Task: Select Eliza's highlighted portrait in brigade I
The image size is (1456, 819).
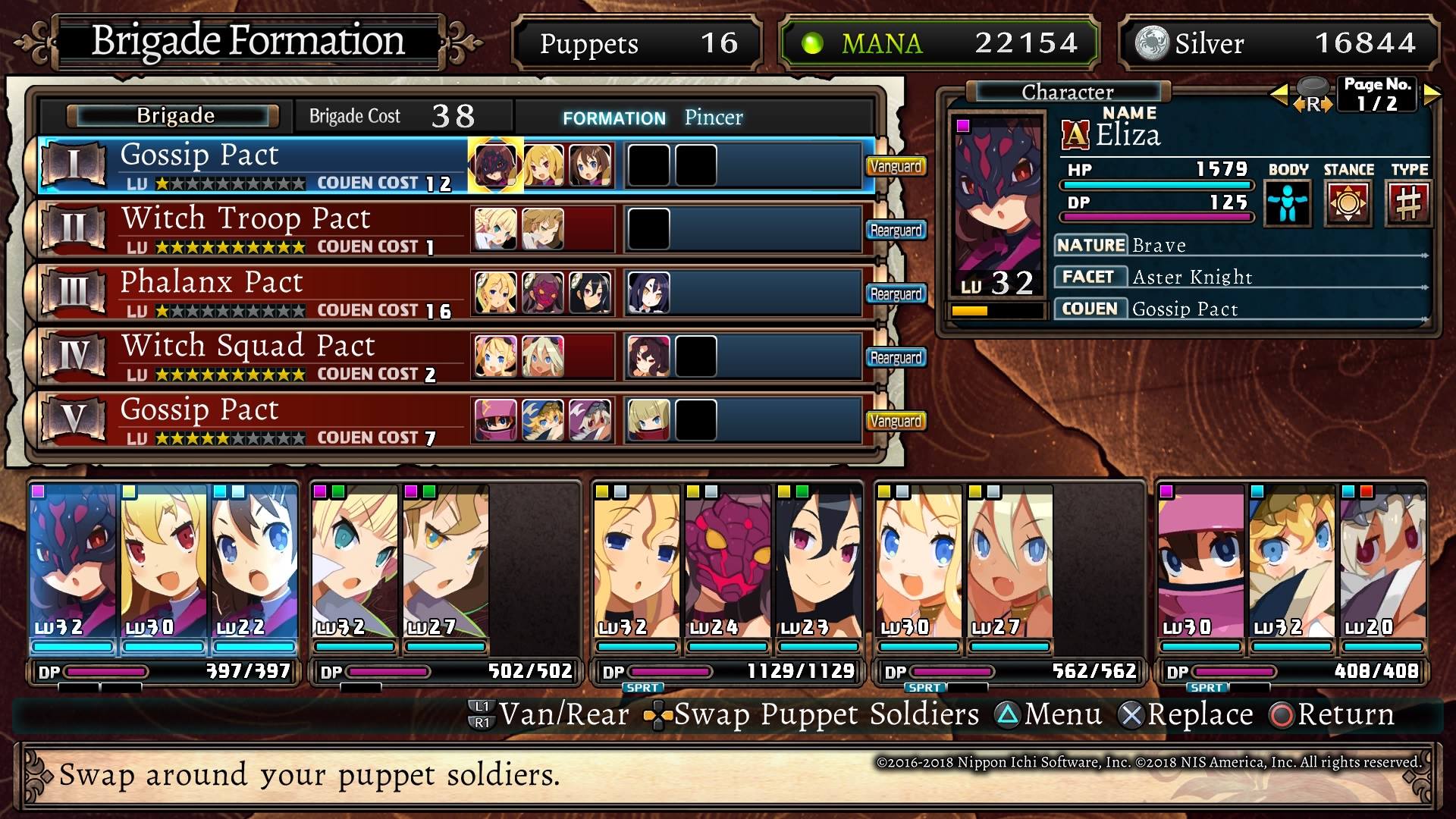Action: [495, 165]
